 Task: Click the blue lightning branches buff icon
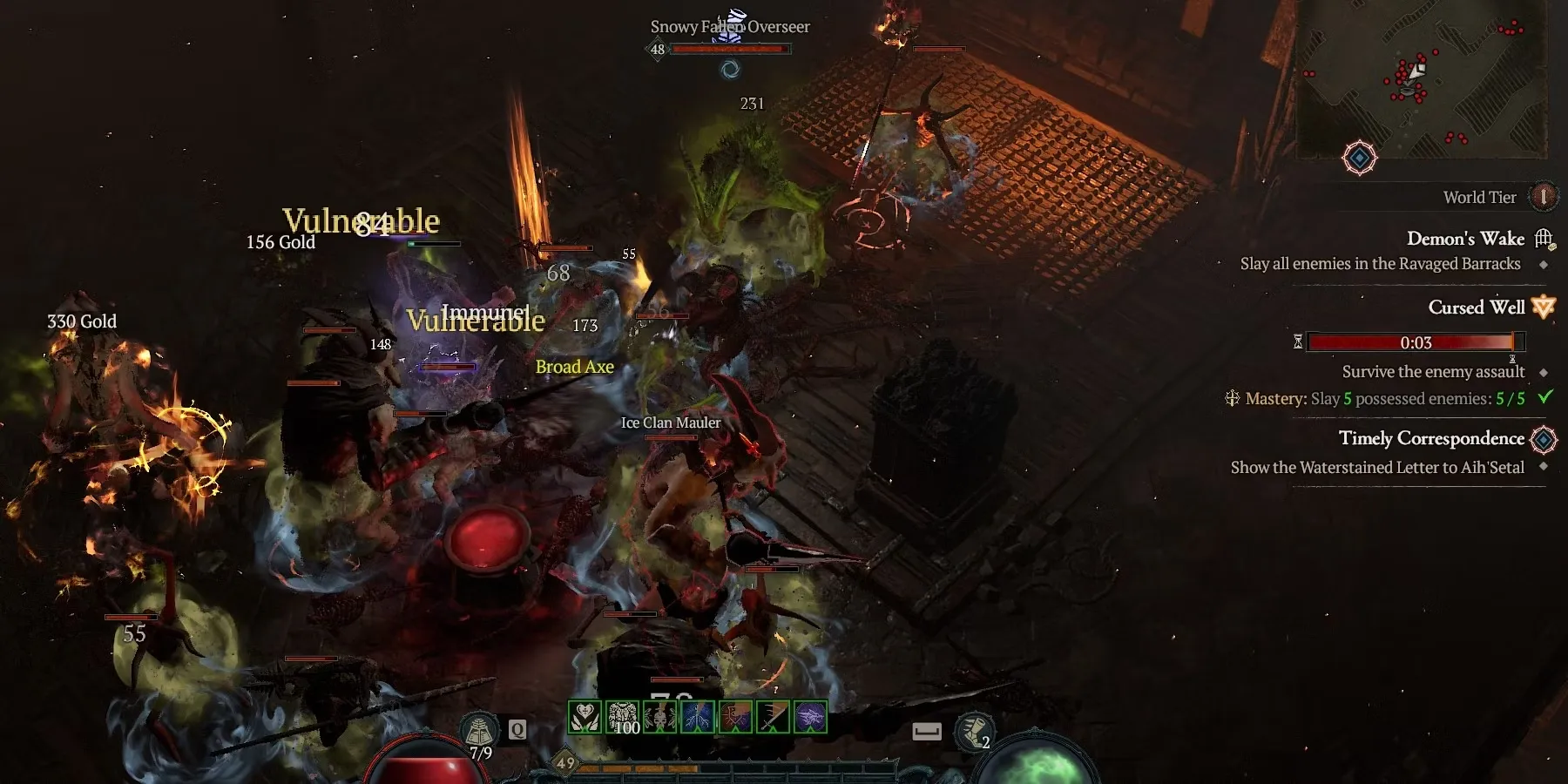698,717
